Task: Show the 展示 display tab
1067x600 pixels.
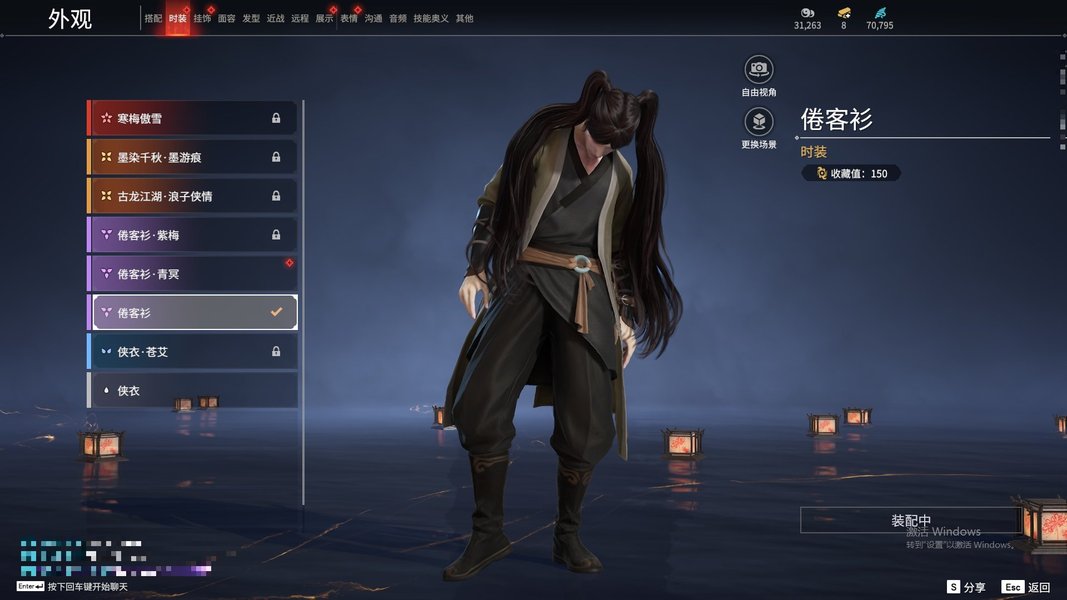Action: tap(325, 19)
